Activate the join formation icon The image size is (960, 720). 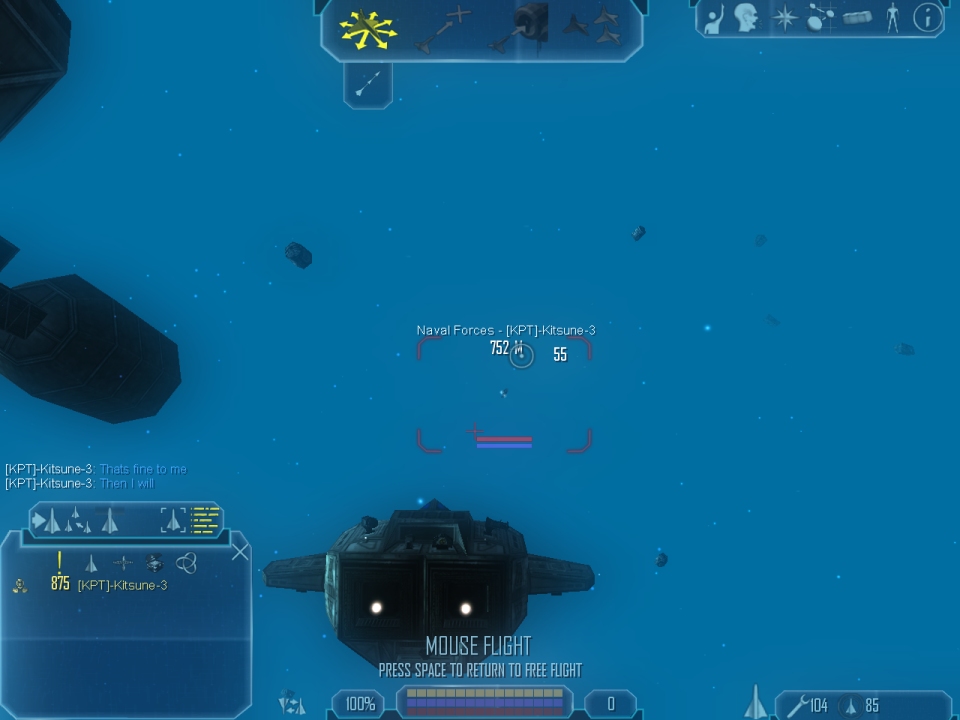pos(595,28)
